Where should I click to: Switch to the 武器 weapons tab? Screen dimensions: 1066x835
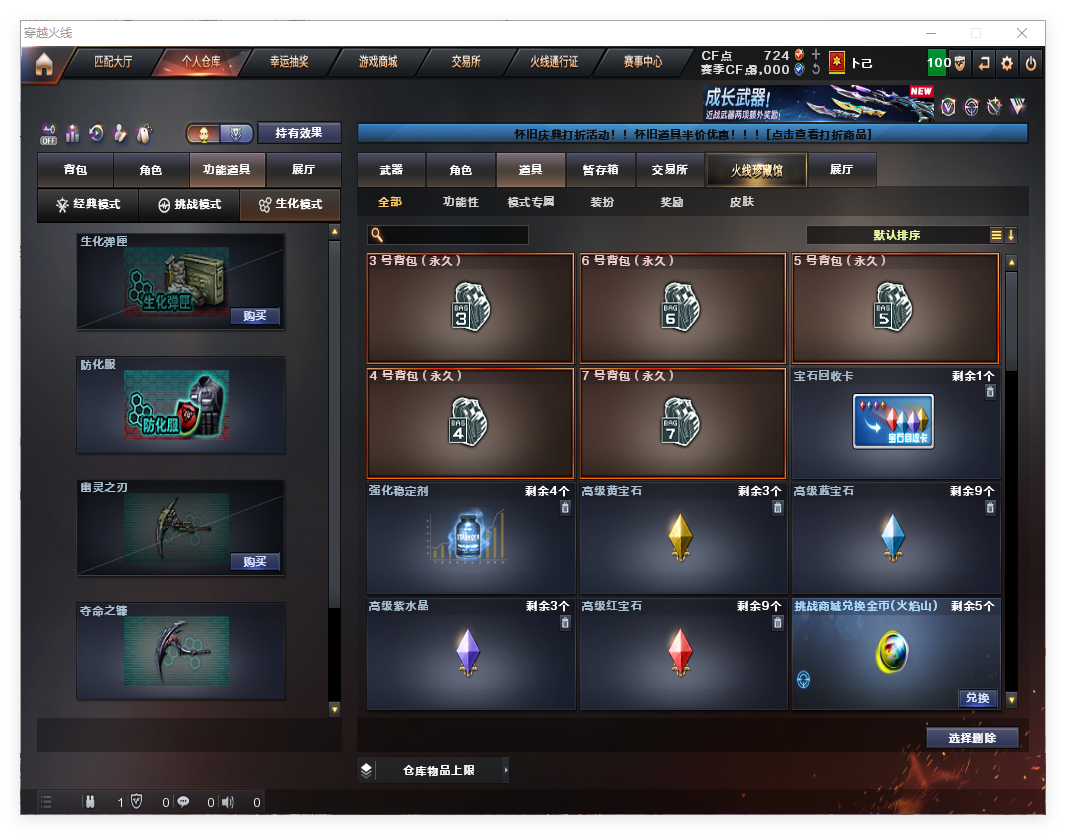pyautogui.click(x=391, y=170)
